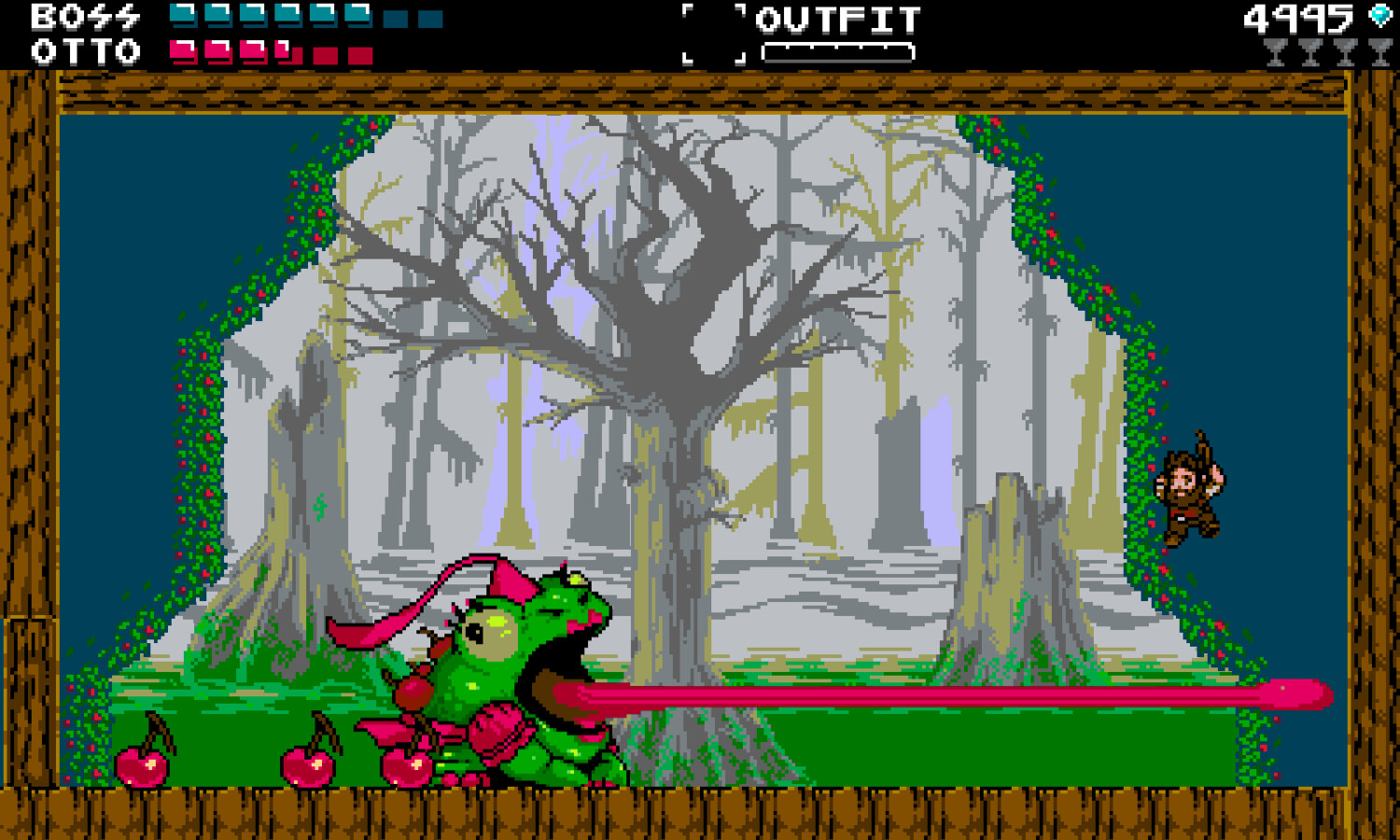Click the pink tongue stretching across the screen
Image resolution: width=1400 pixels, height=840 pixels.
tap(933, 695)
